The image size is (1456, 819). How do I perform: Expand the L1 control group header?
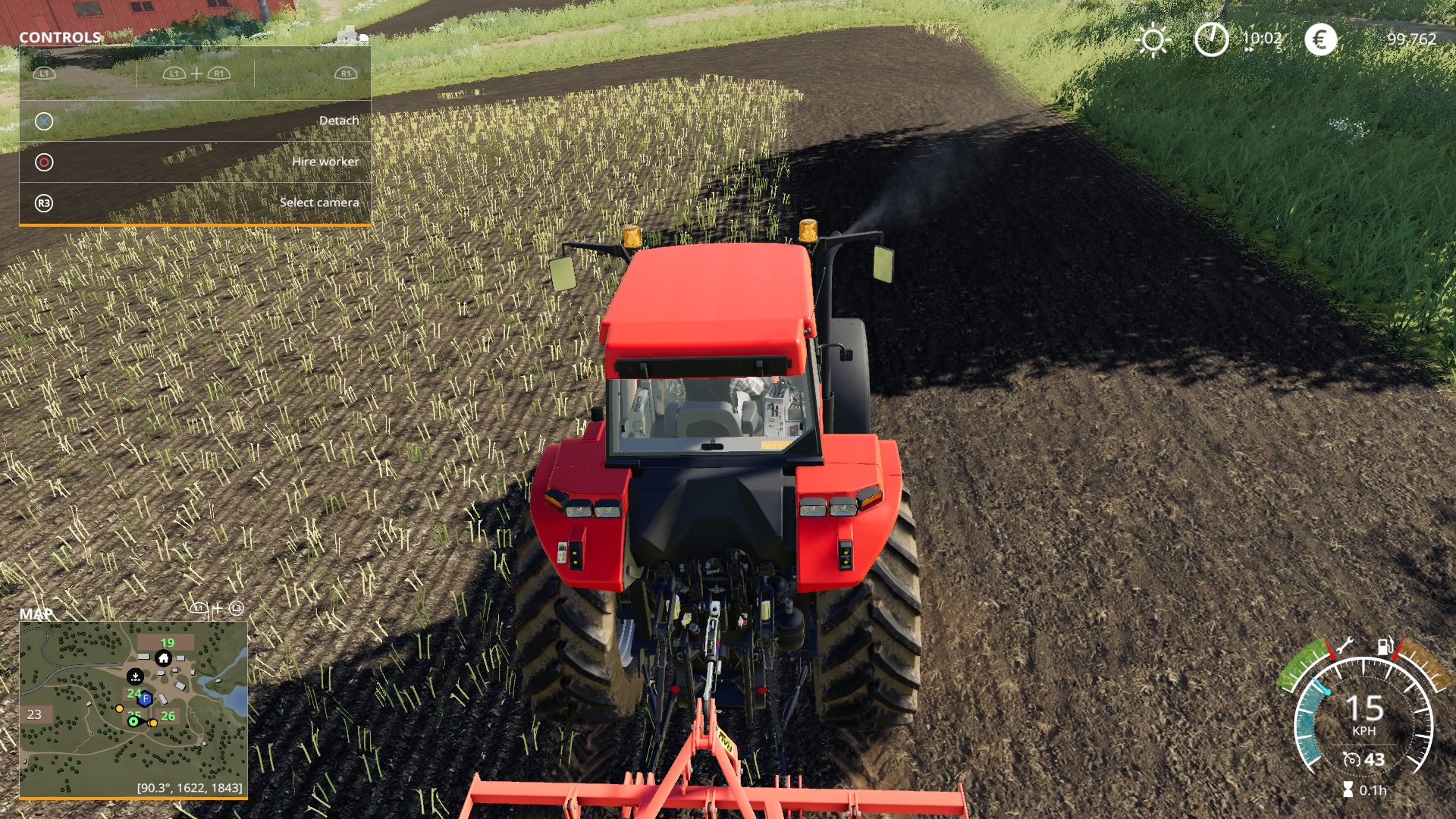tap(43, 74)
